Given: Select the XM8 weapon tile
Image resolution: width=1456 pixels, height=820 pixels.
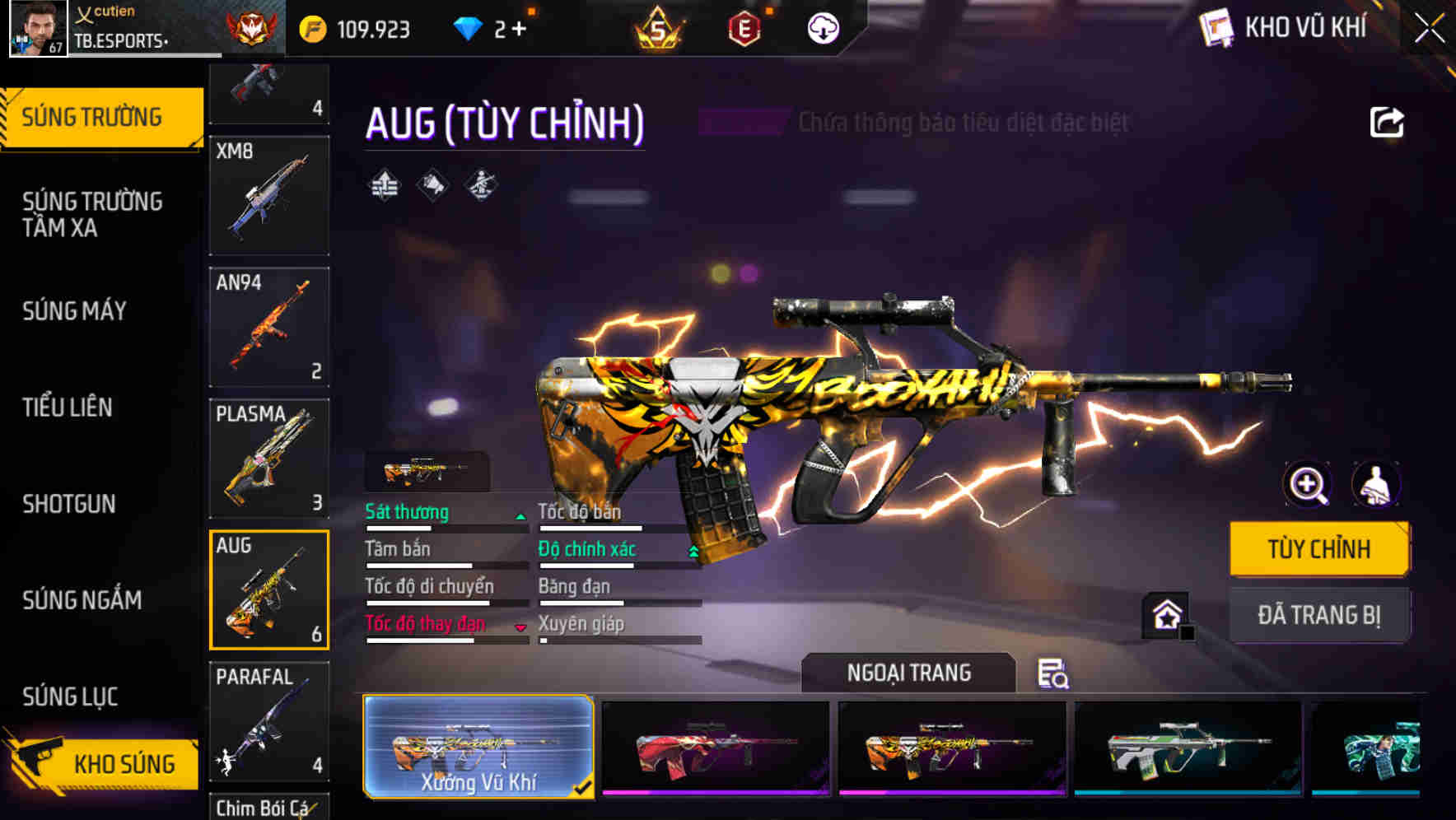Looking at the screenshot, I should (x=269, y=196).
